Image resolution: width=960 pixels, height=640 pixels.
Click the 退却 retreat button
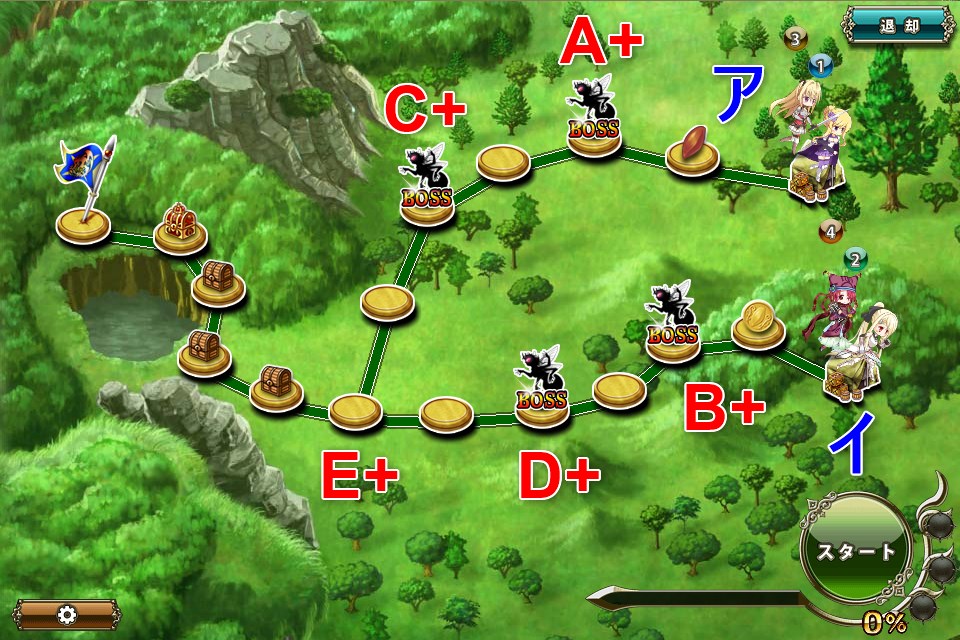897,26
